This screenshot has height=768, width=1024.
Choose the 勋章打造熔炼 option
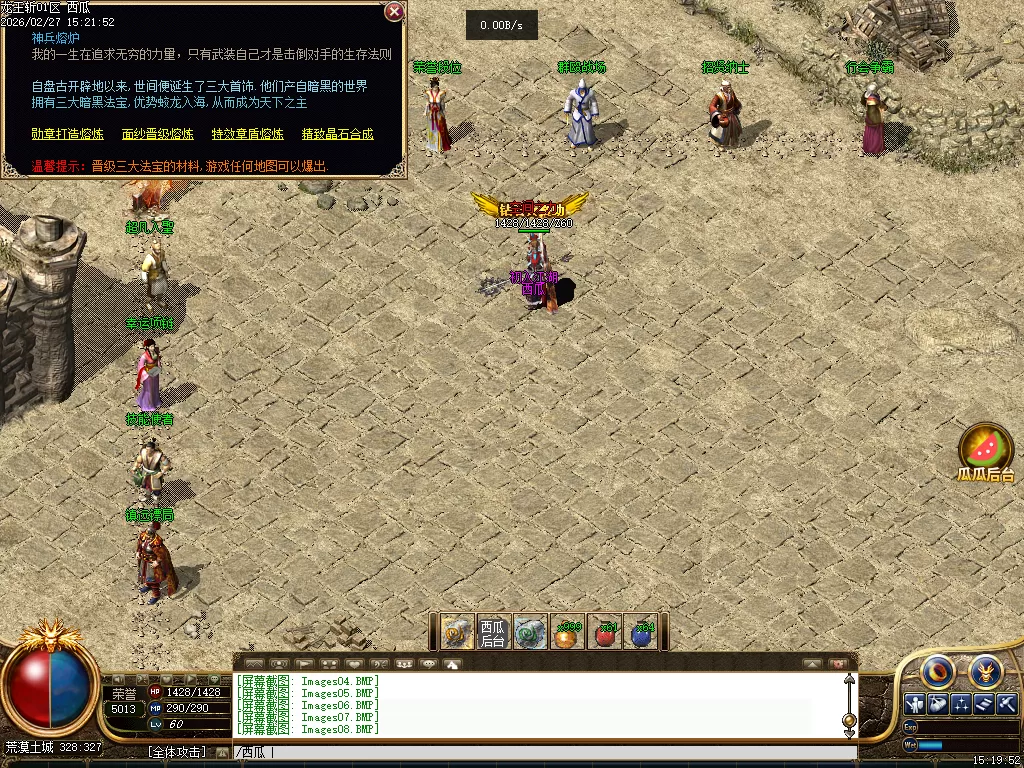(67, 134)
